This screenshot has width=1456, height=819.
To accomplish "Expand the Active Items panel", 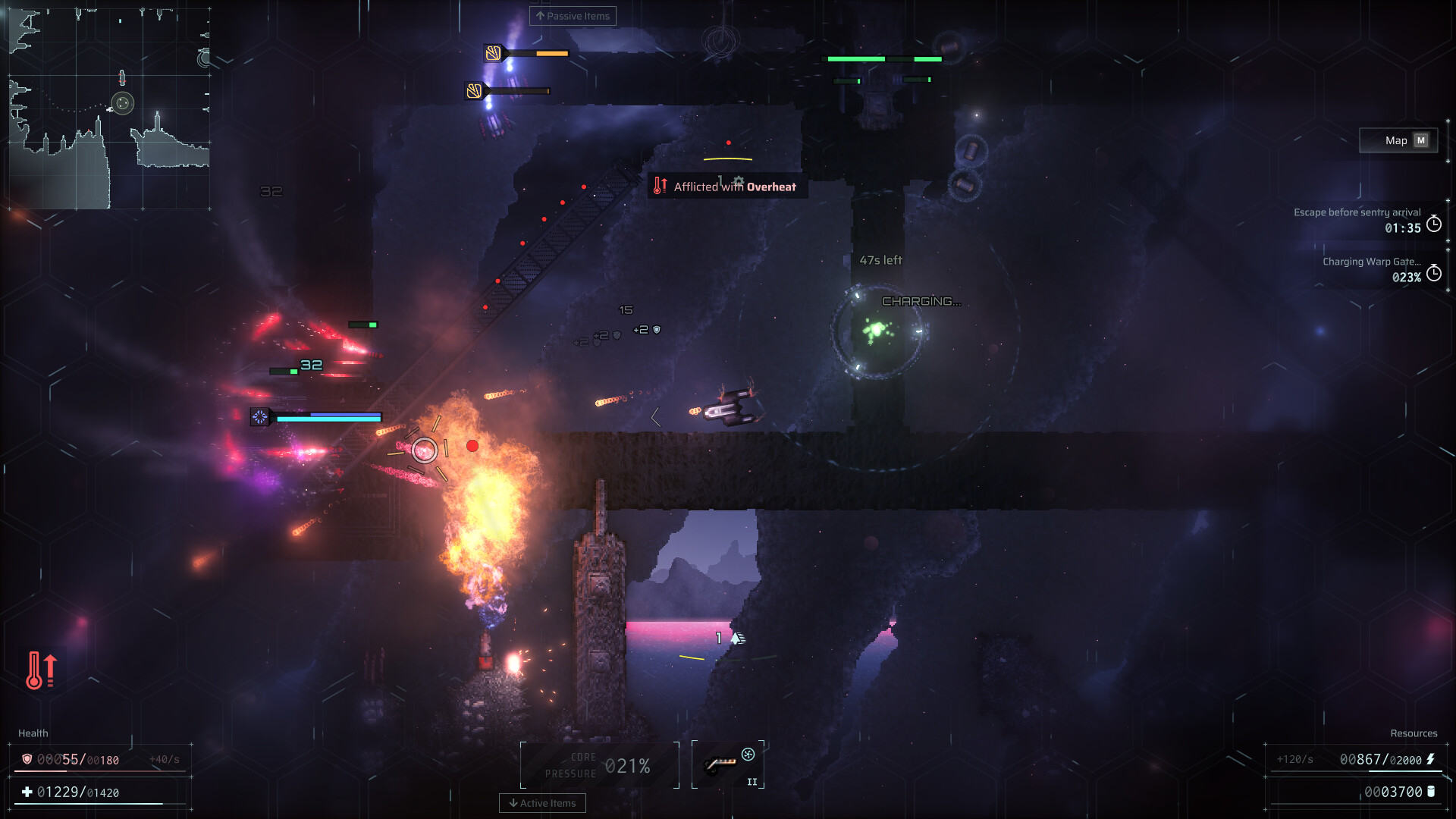I will 542,803.
